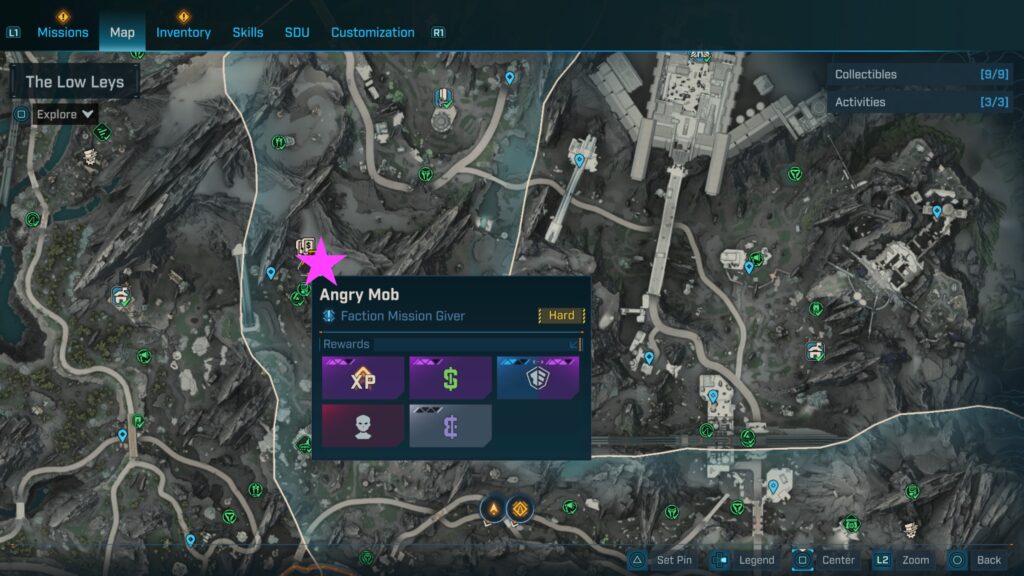This screenshot has height=576, width=1024.
Task: Open the SDU tab
Action: point(297,32)
